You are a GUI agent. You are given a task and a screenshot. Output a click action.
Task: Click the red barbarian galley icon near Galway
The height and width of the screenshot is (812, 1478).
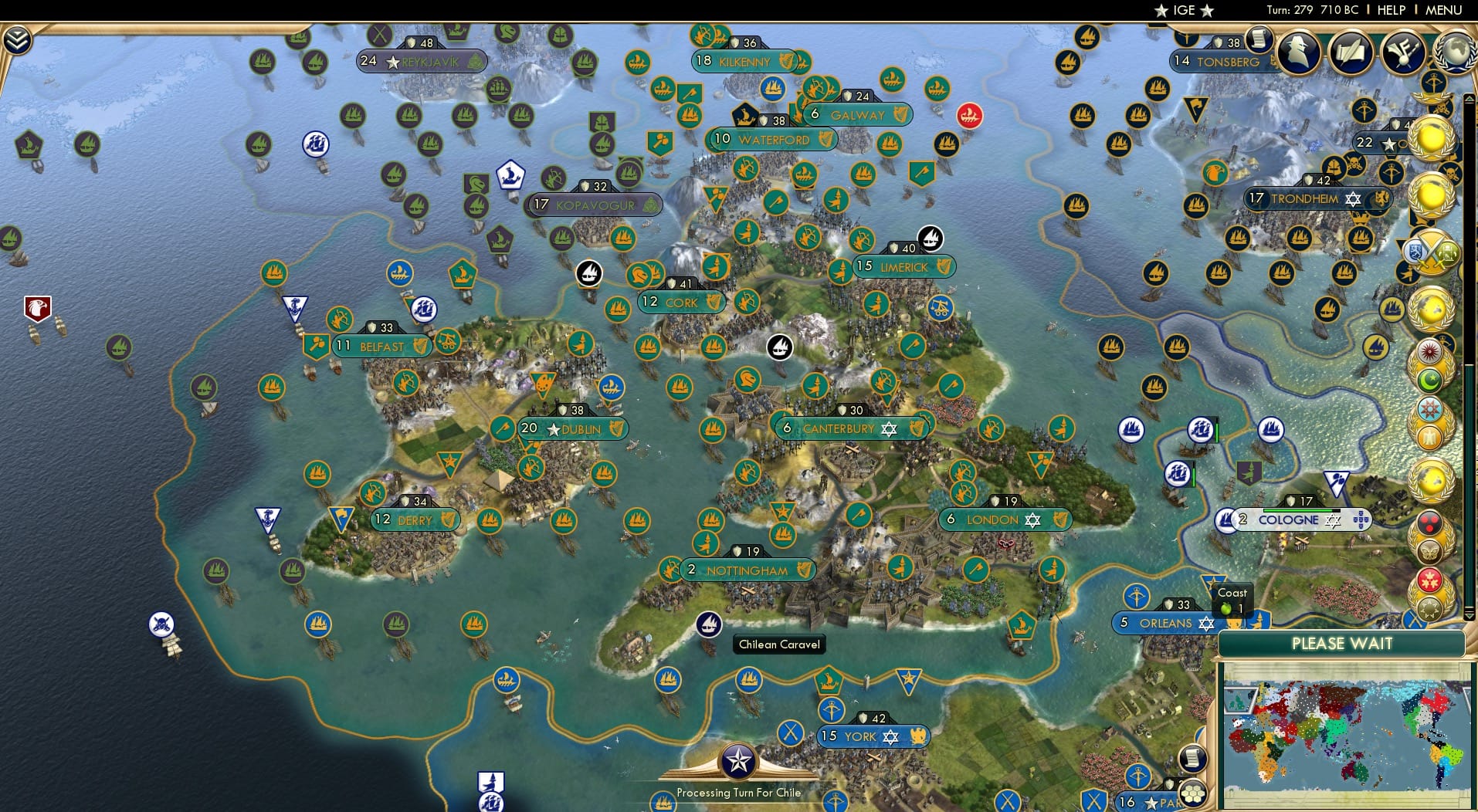pyautogui.click(x=969, y=116)
